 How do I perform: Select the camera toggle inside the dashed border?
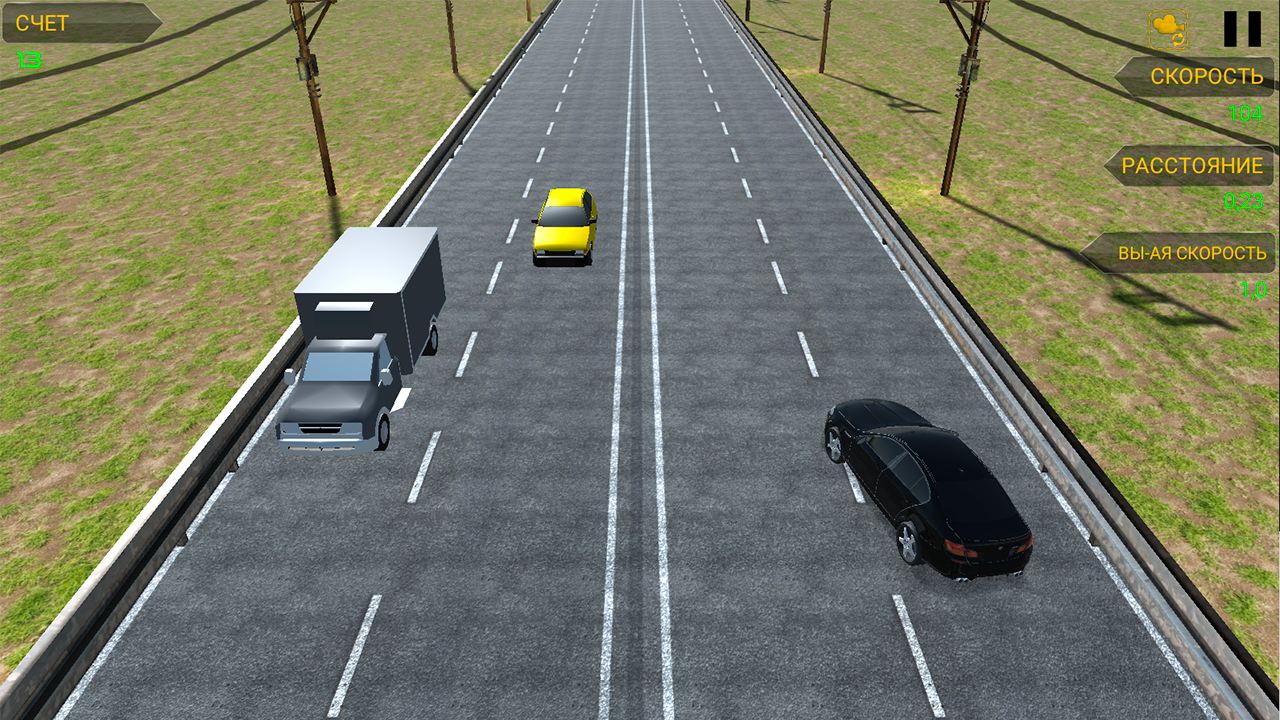(1168, 29)
